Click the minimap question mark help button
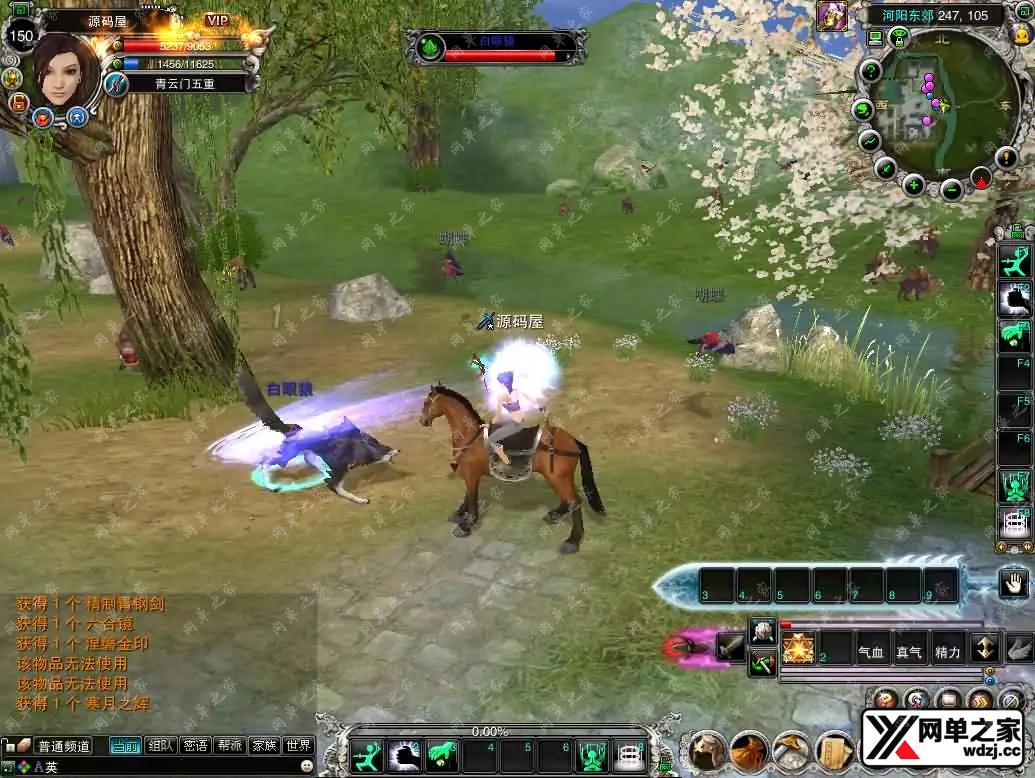This screenshot has height=778, width=1035. 871,71
